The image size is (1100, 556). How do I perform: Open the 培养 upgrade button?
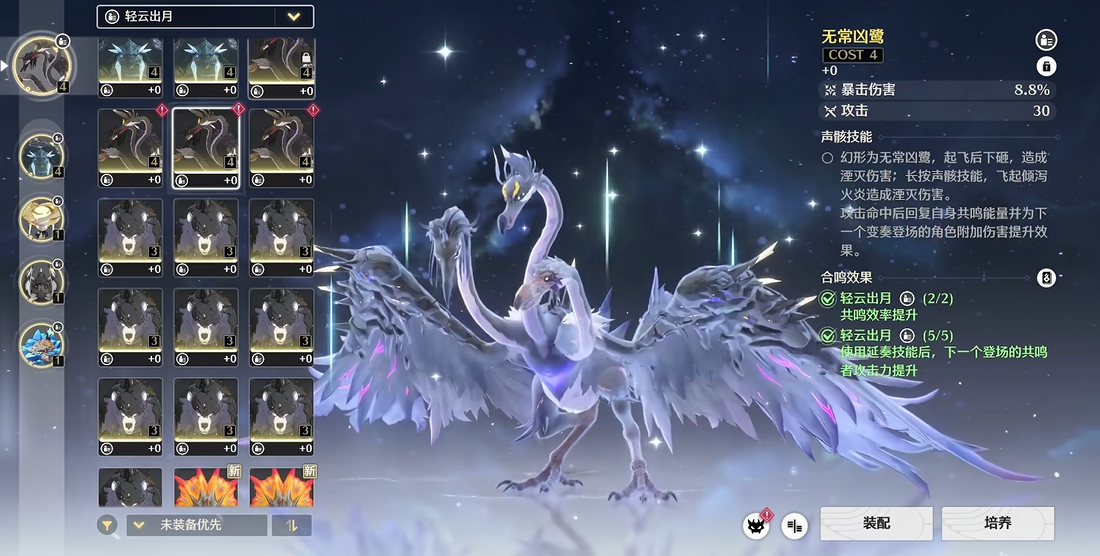tap(997, 523)
